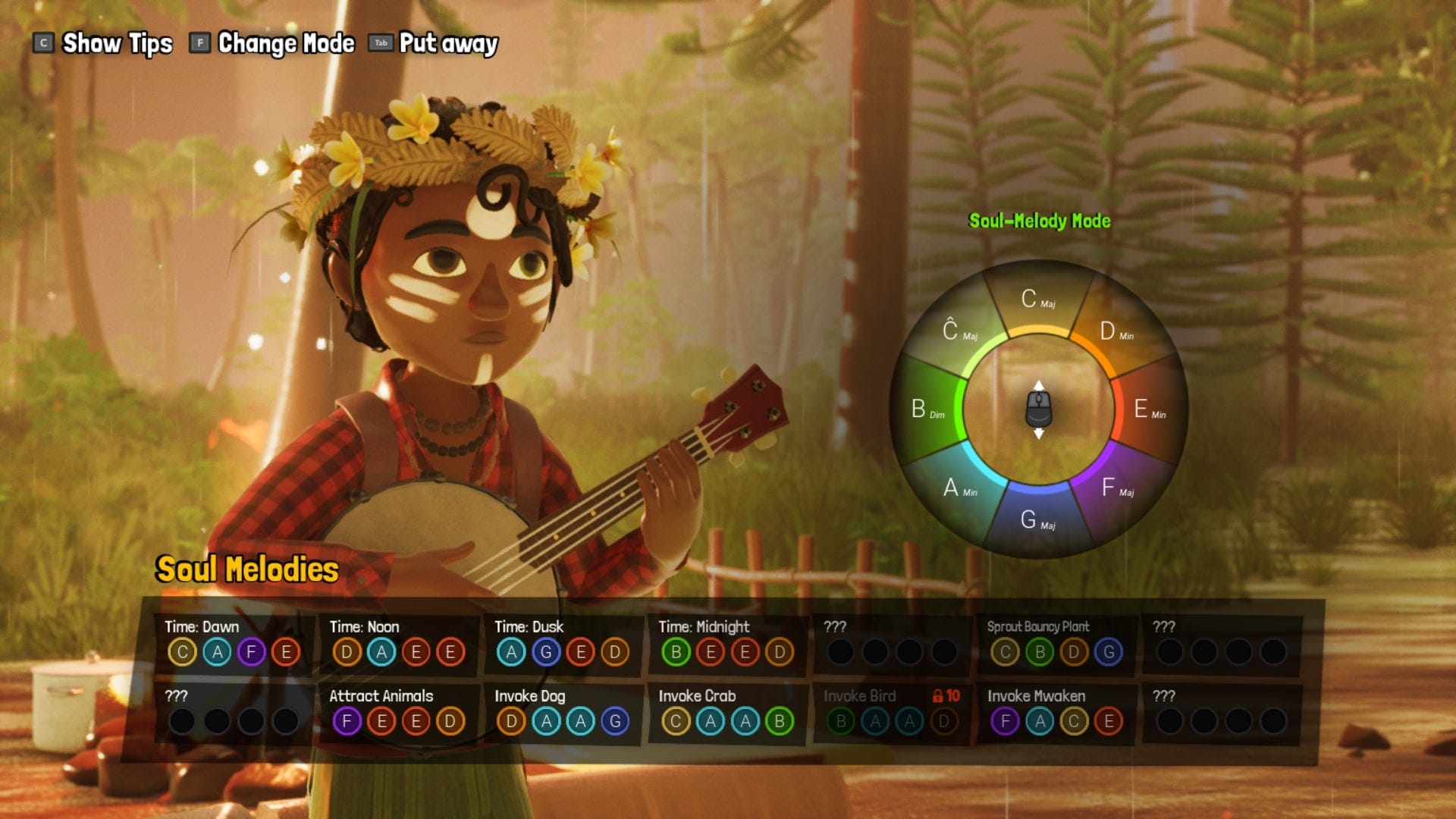Play the C Maj note on the wheel
Image resolution: width=1456 pixels, height=819 pixels.
[1037, 300]
